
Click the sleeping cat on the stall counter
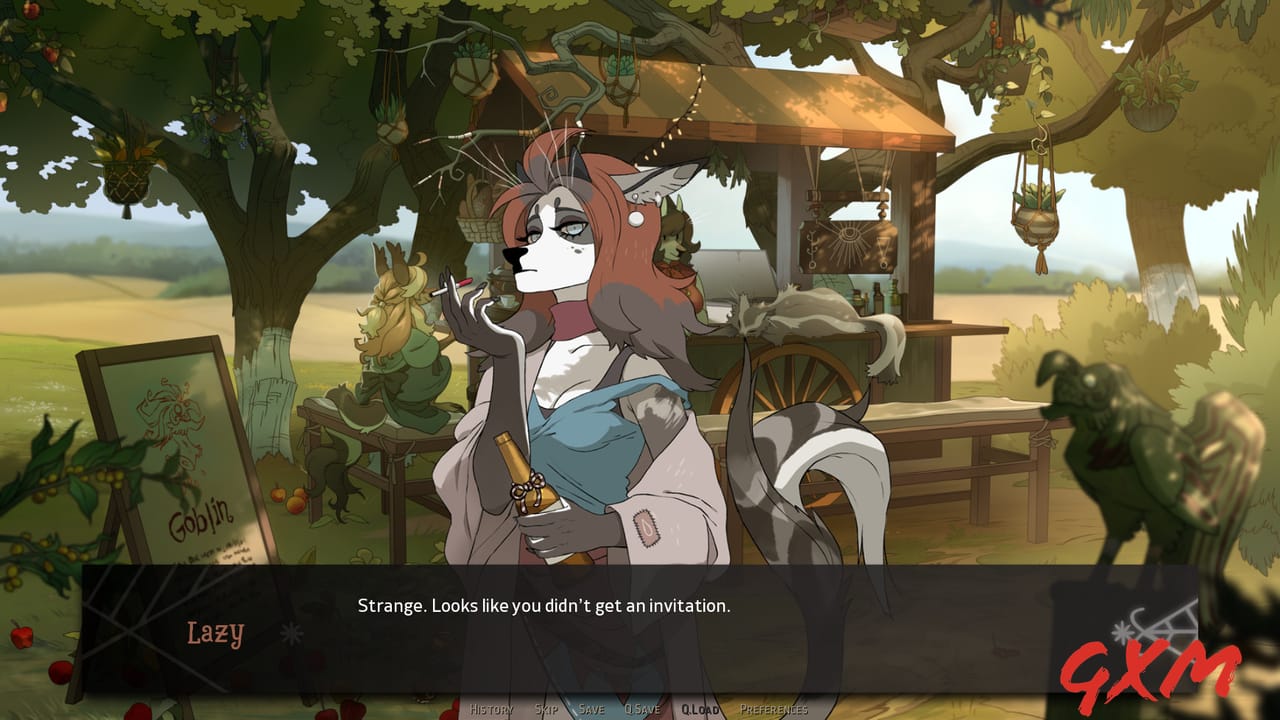pos(810,310)
